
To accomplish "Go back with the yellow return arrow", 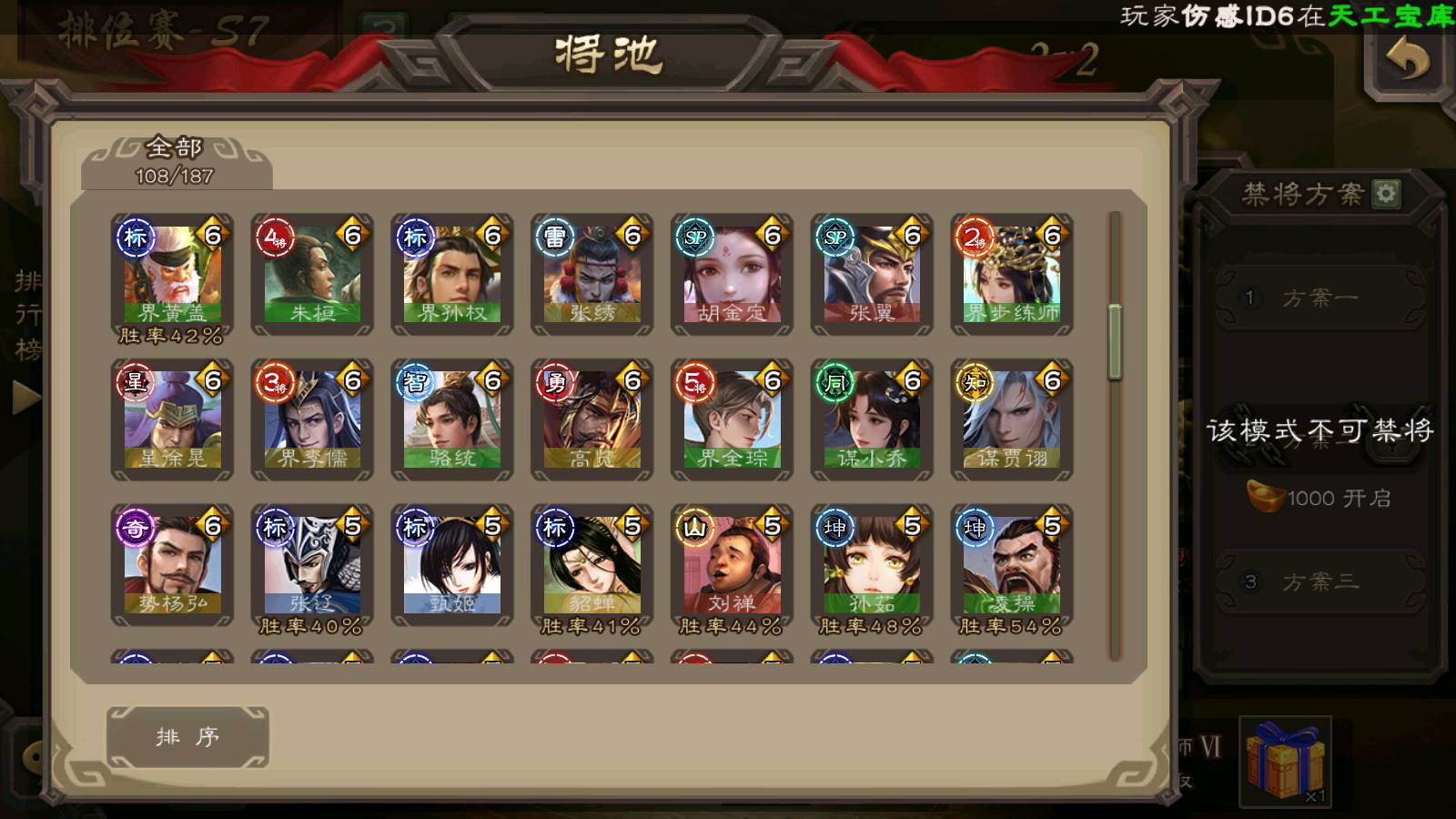I will point(1407,62).
